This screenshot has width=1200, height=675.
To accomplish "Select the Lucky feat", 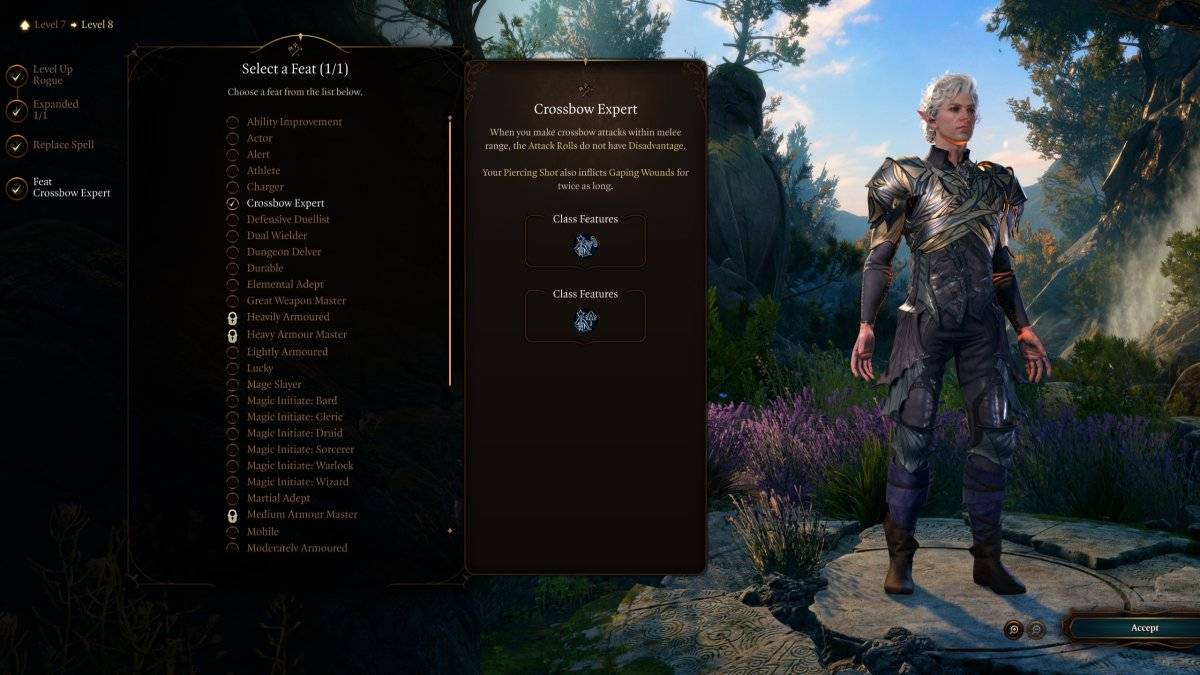I will click(260, 368).
